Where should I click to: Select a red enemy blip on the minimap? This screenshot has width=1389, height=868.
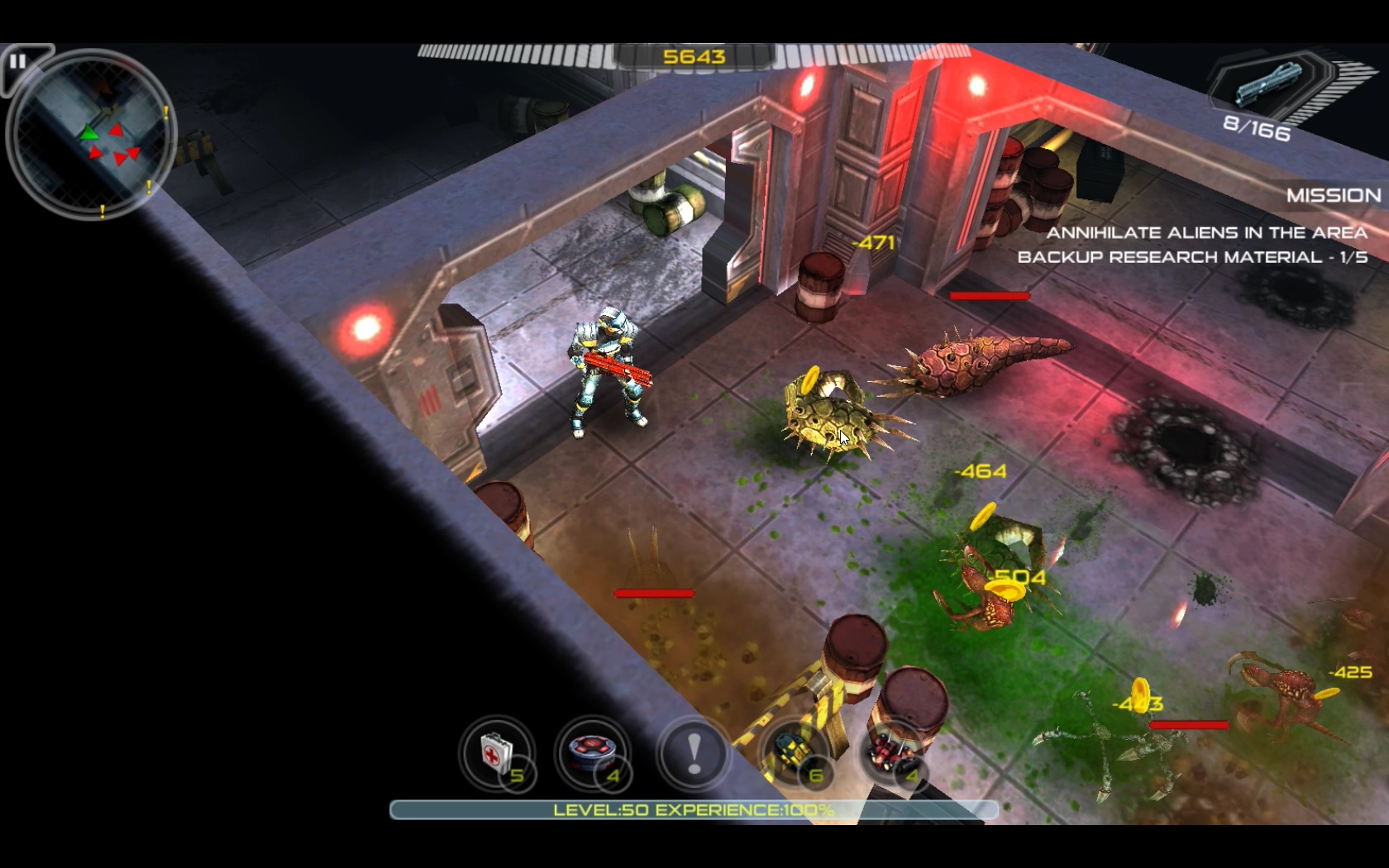pos(116,130)
